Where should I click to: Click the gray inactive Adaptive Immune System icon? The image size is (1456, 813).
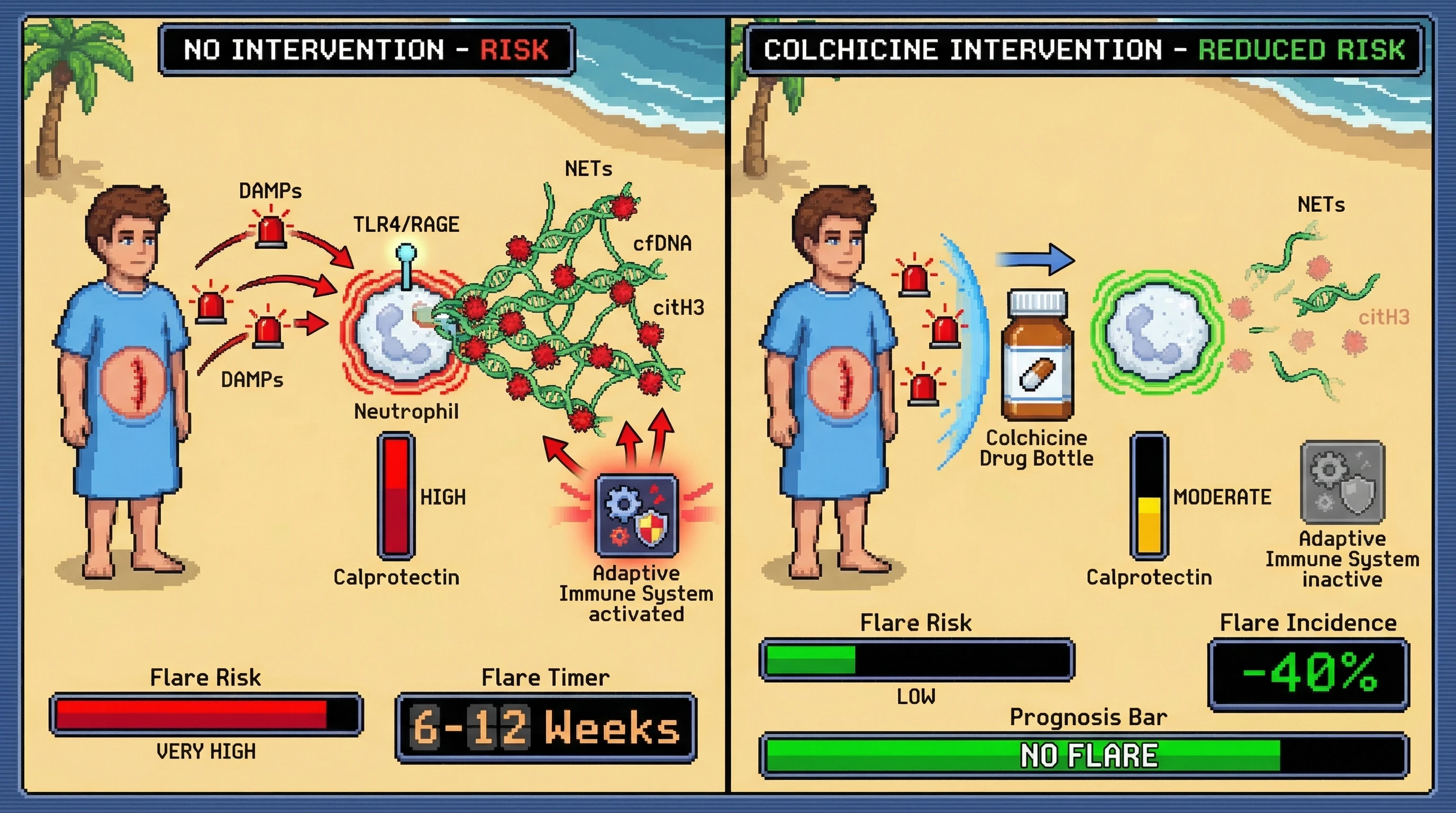1342,483
